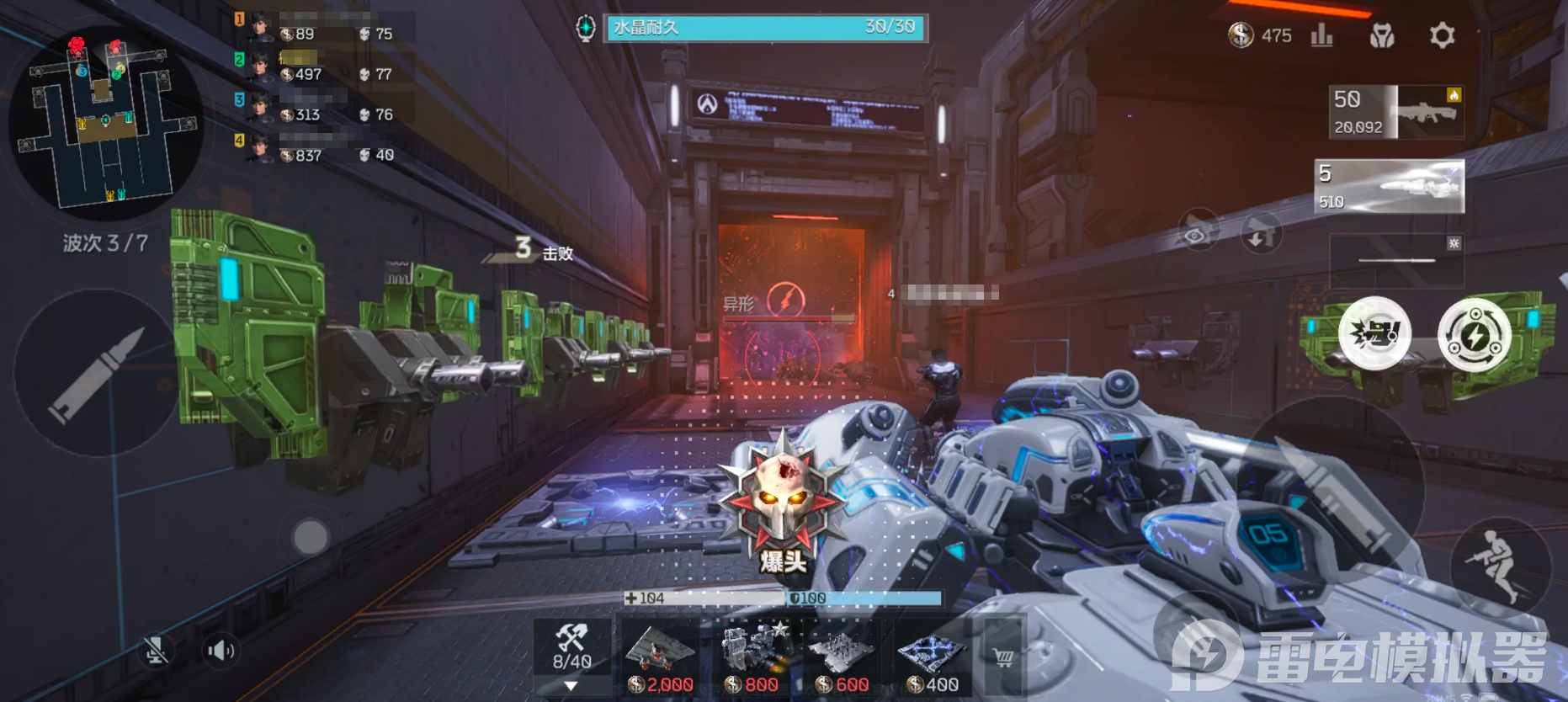Expand the 8/40 build tools panel
1568x702 pixels.
pyautogui.click(x=571, y=657)
